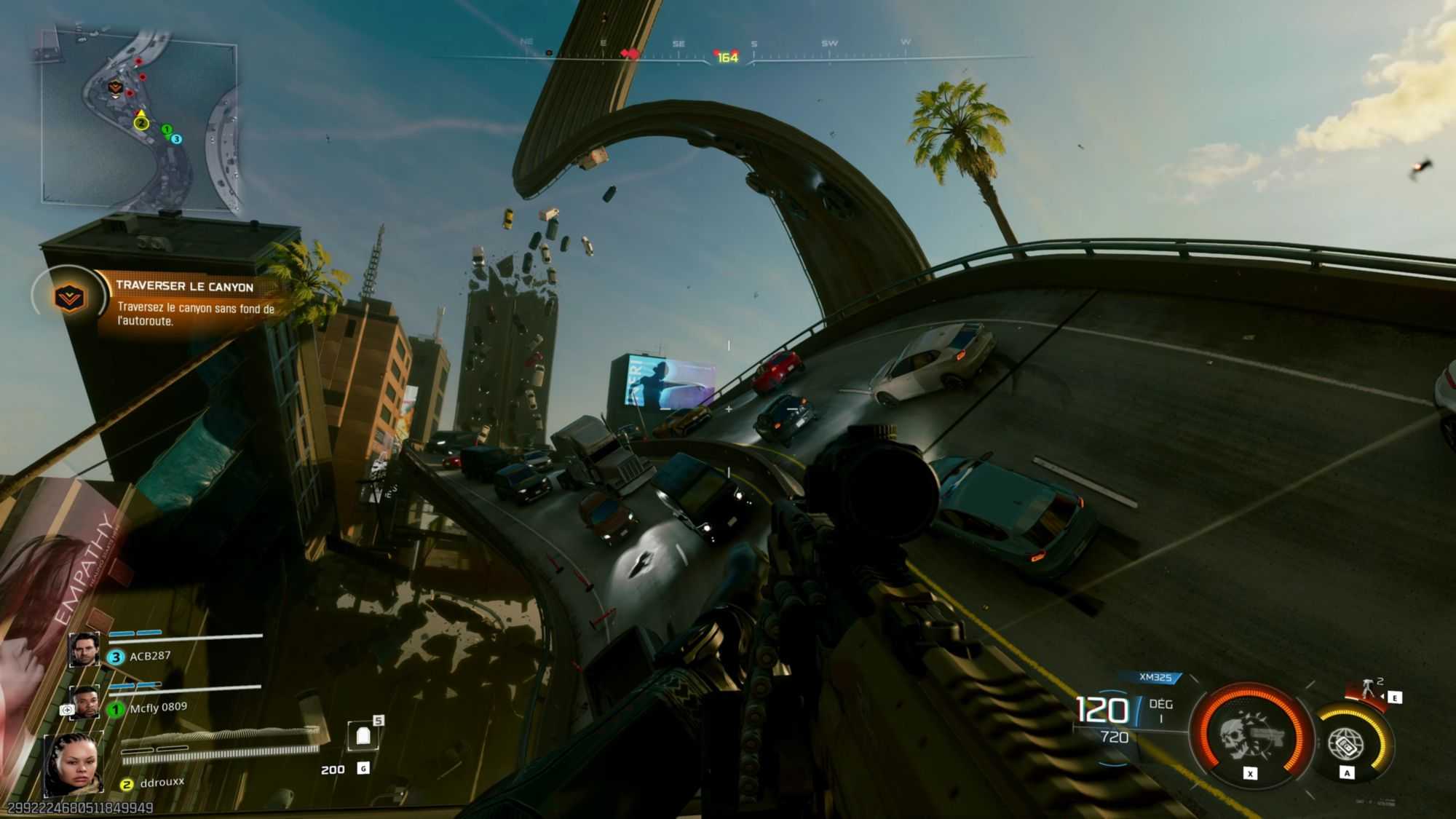Screen dimensions: 1456x819
Task: Click ddrouxx's player portrait
Action: point(74,764)
